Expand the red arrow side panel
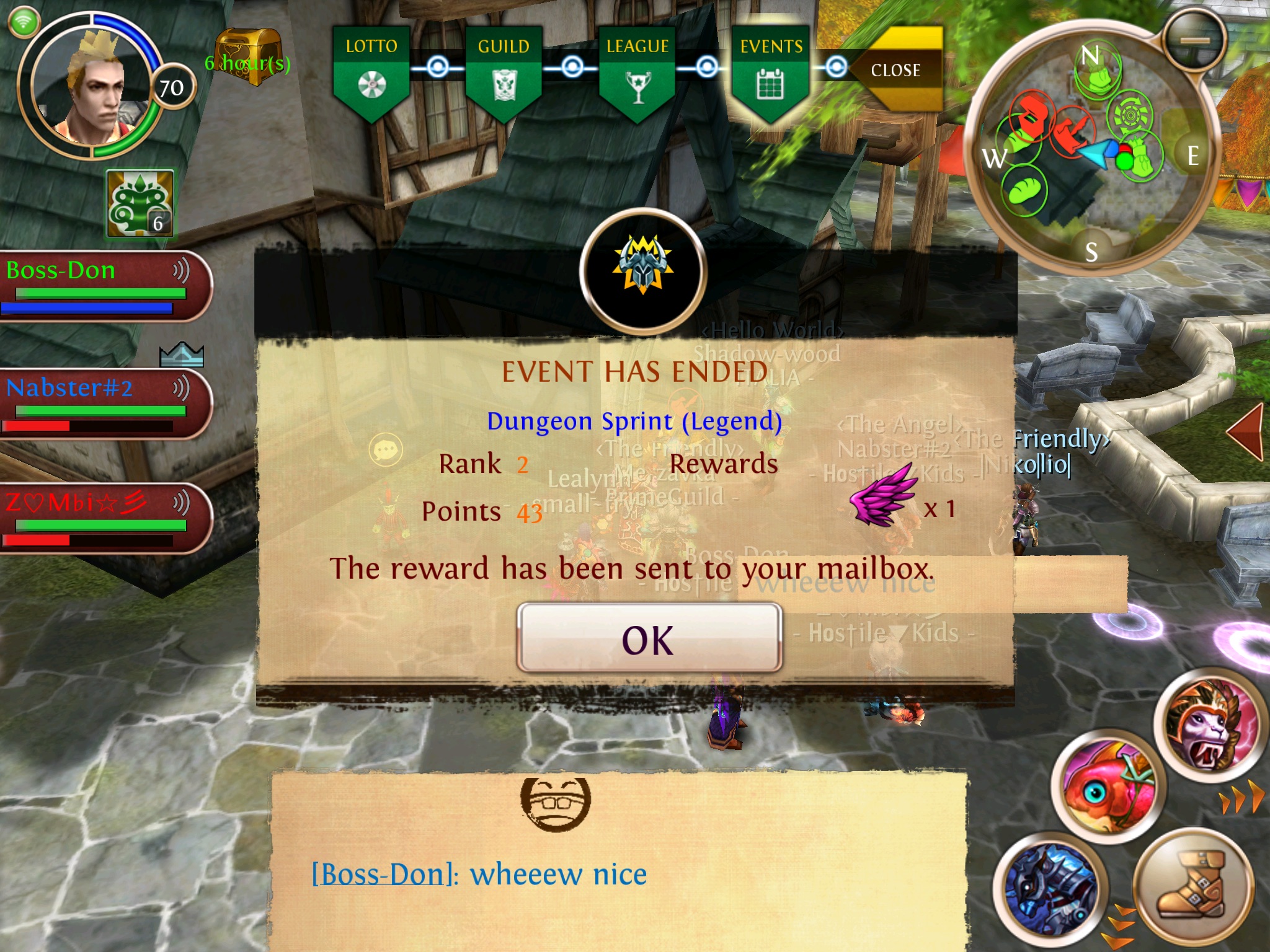The height and width of the screenshot is (952, 1270). pyautogui.click(x=1246, y=432)
